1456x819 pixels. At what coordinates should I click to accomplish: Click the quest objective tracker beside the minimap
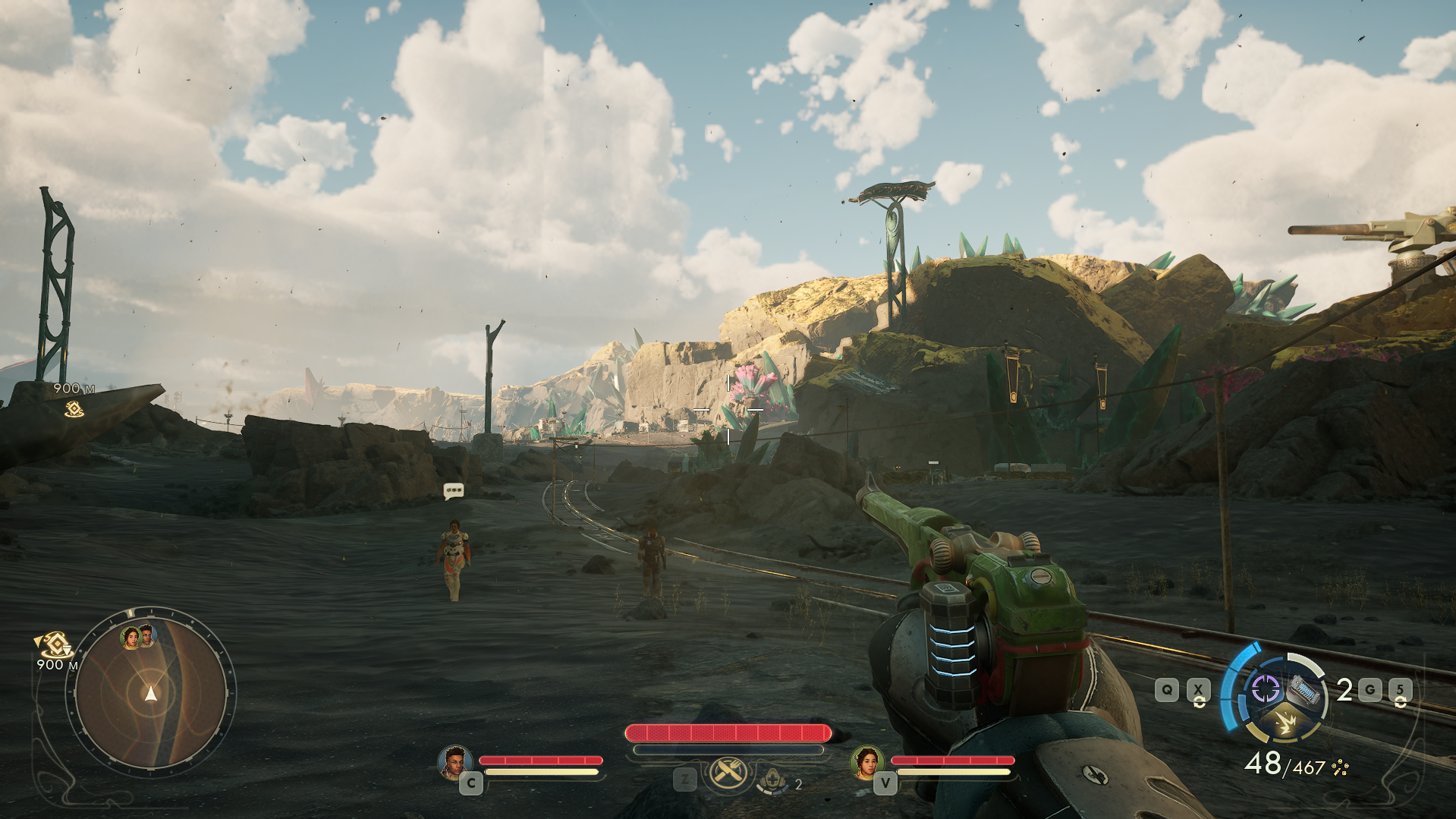[55, 646]
